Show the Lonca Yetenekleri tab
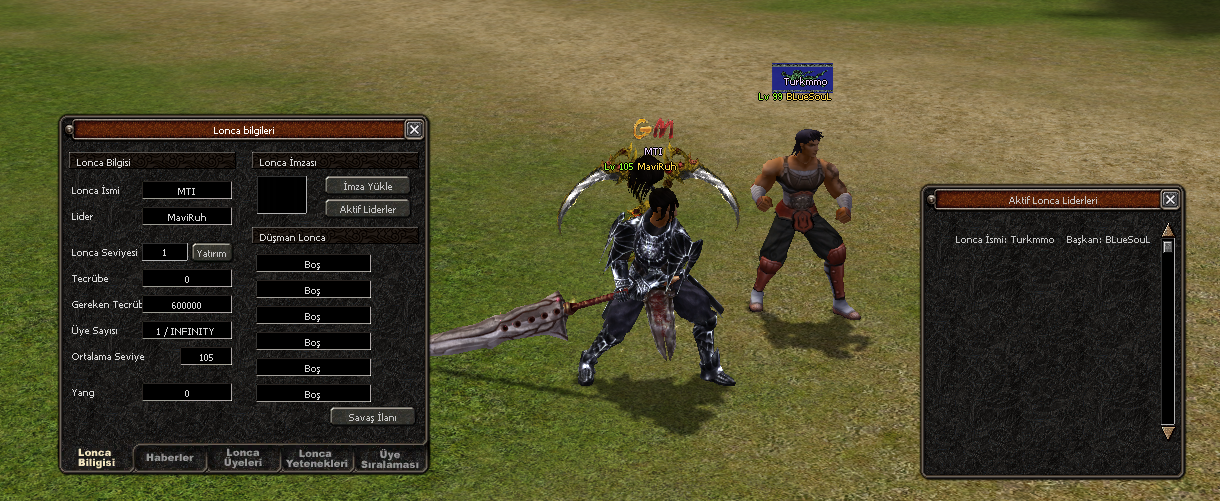 [x=316, y=459]
